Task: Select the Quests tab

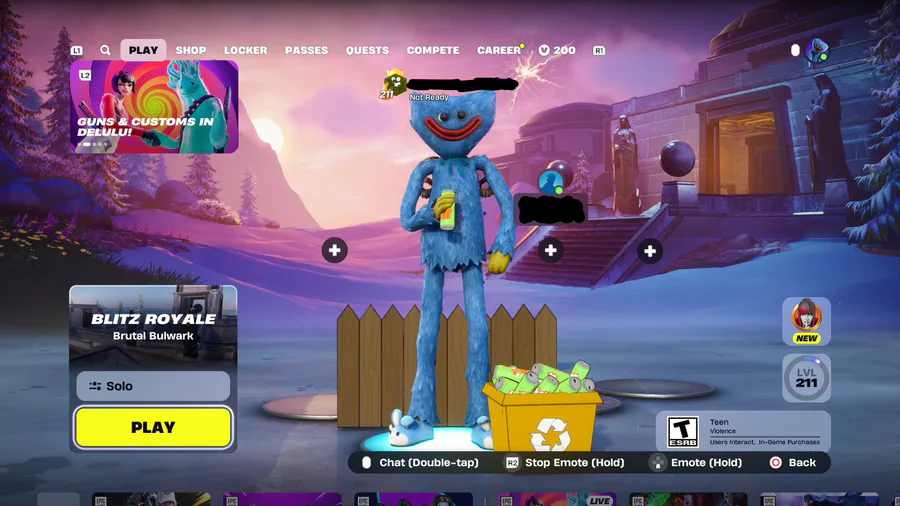Action: [x=367, y=50]
